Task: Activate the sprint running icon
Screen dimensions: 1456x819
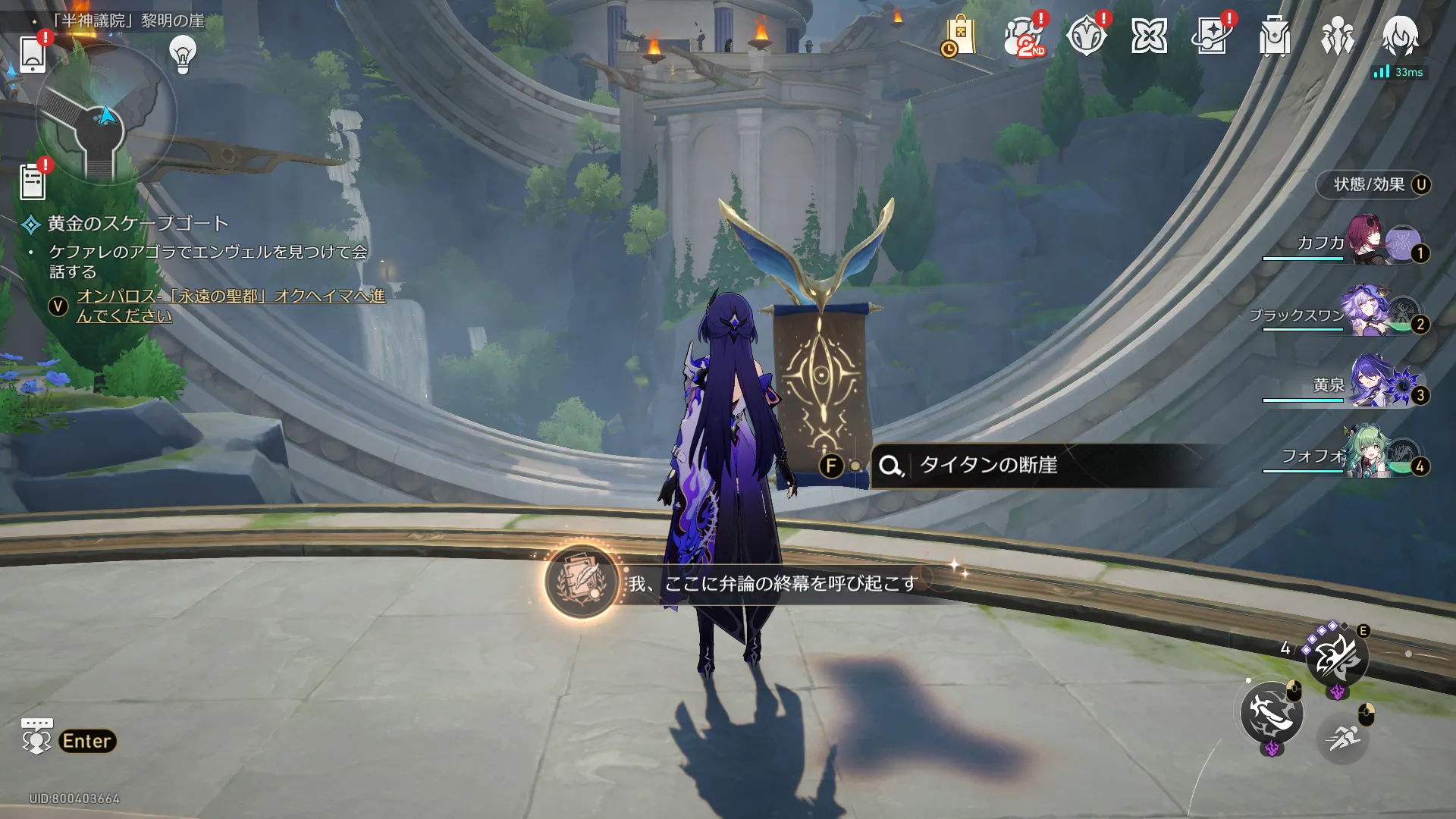Action: 1343,737
